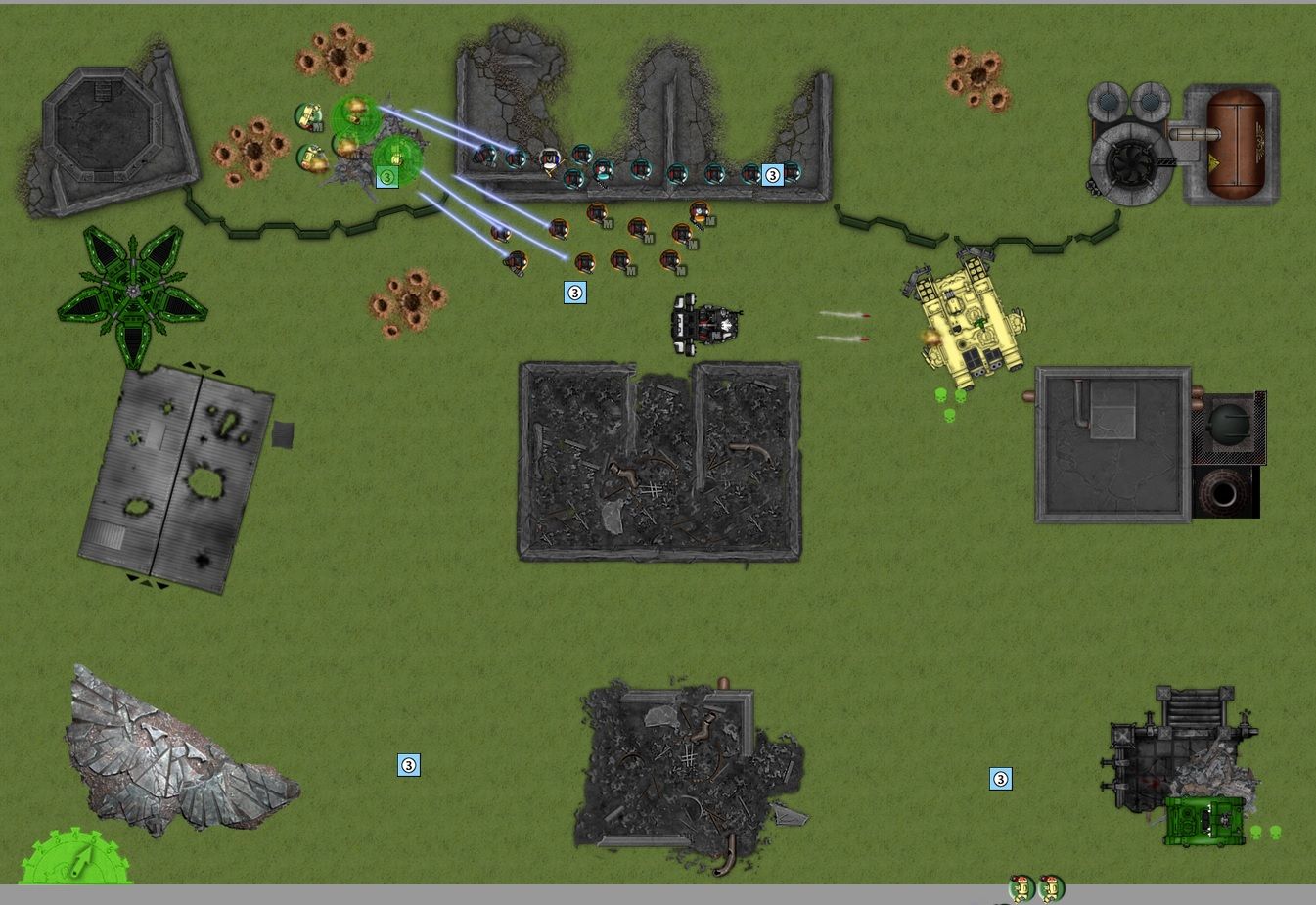
Task: Select the black buggy vehicle unit
Action: coord(704,322)
